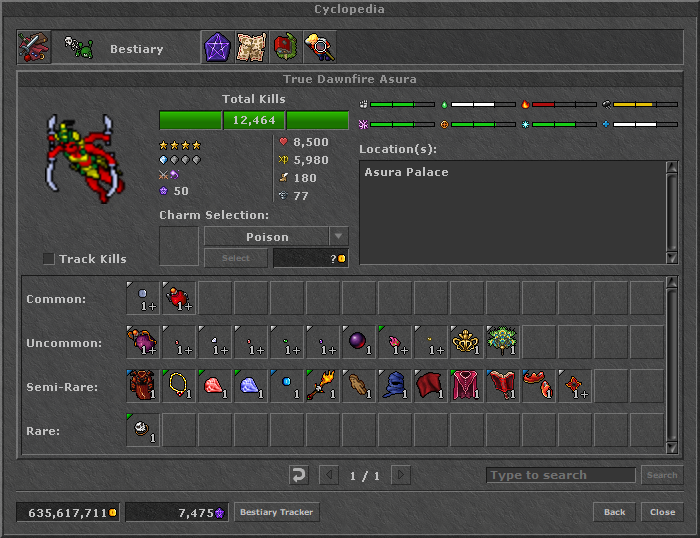The width and height of the screenshot is (700, 538).
Task: Toggle the Track Kills checkbox
Action: (x=49, y=259)
